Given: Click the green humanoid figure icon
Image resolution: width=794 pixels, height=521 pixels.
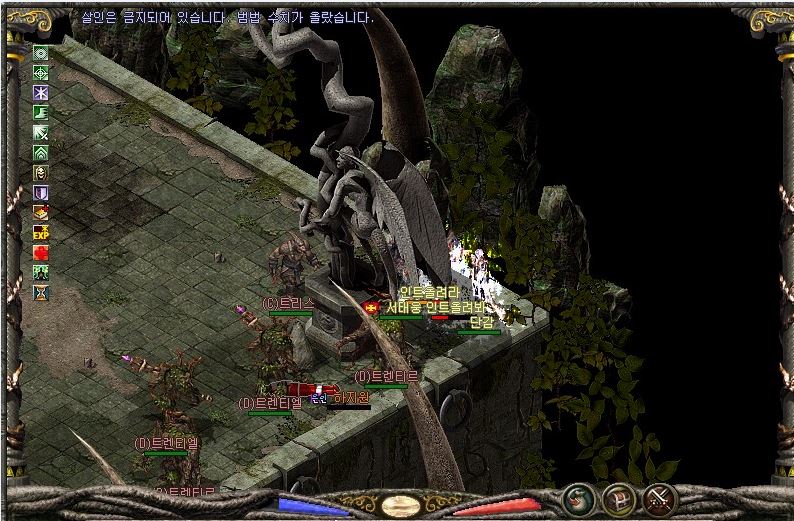Looking at the screenshot, I should click(41, 273).
